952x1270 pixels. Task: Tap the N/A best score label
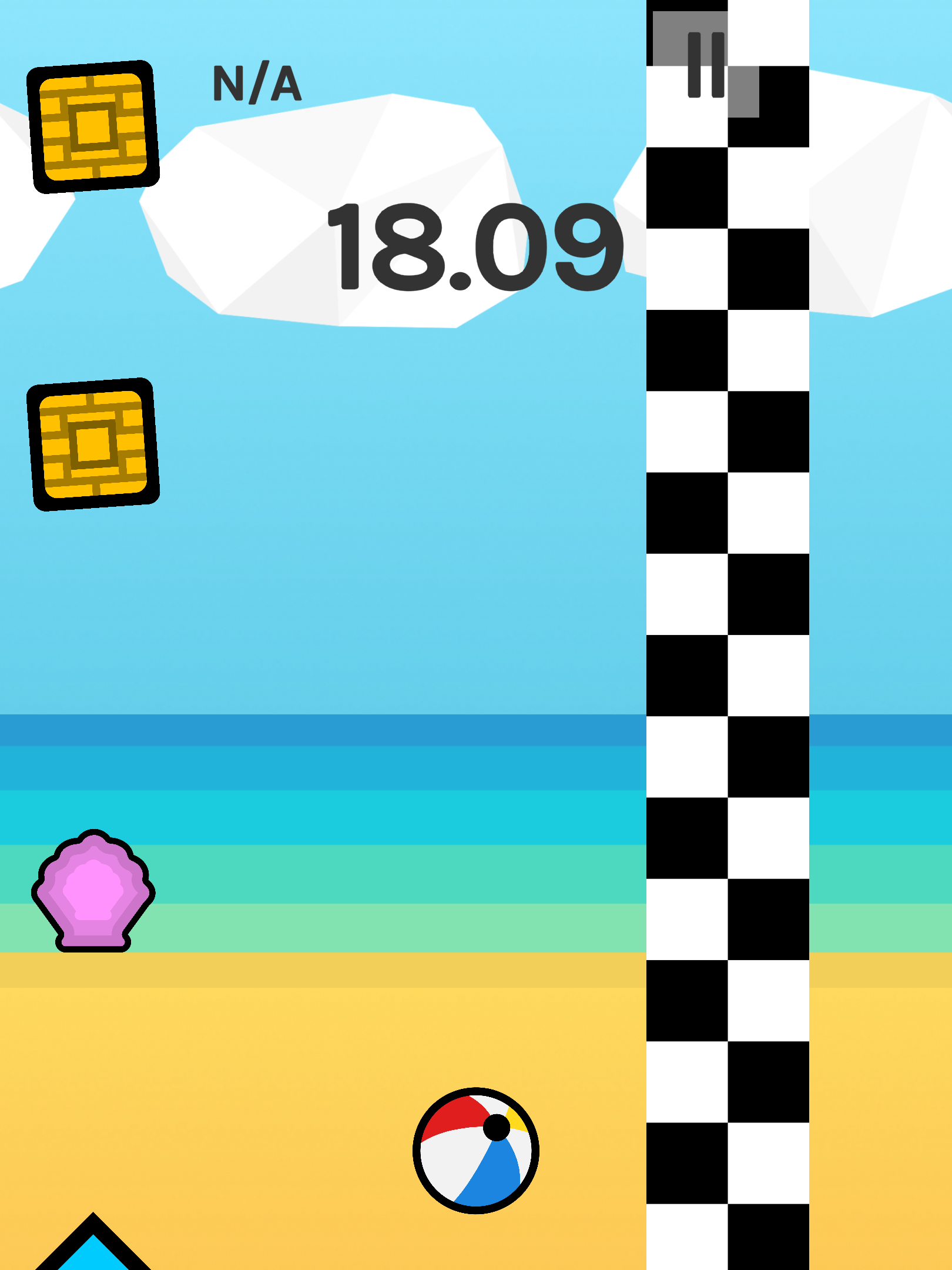[257, 82]
